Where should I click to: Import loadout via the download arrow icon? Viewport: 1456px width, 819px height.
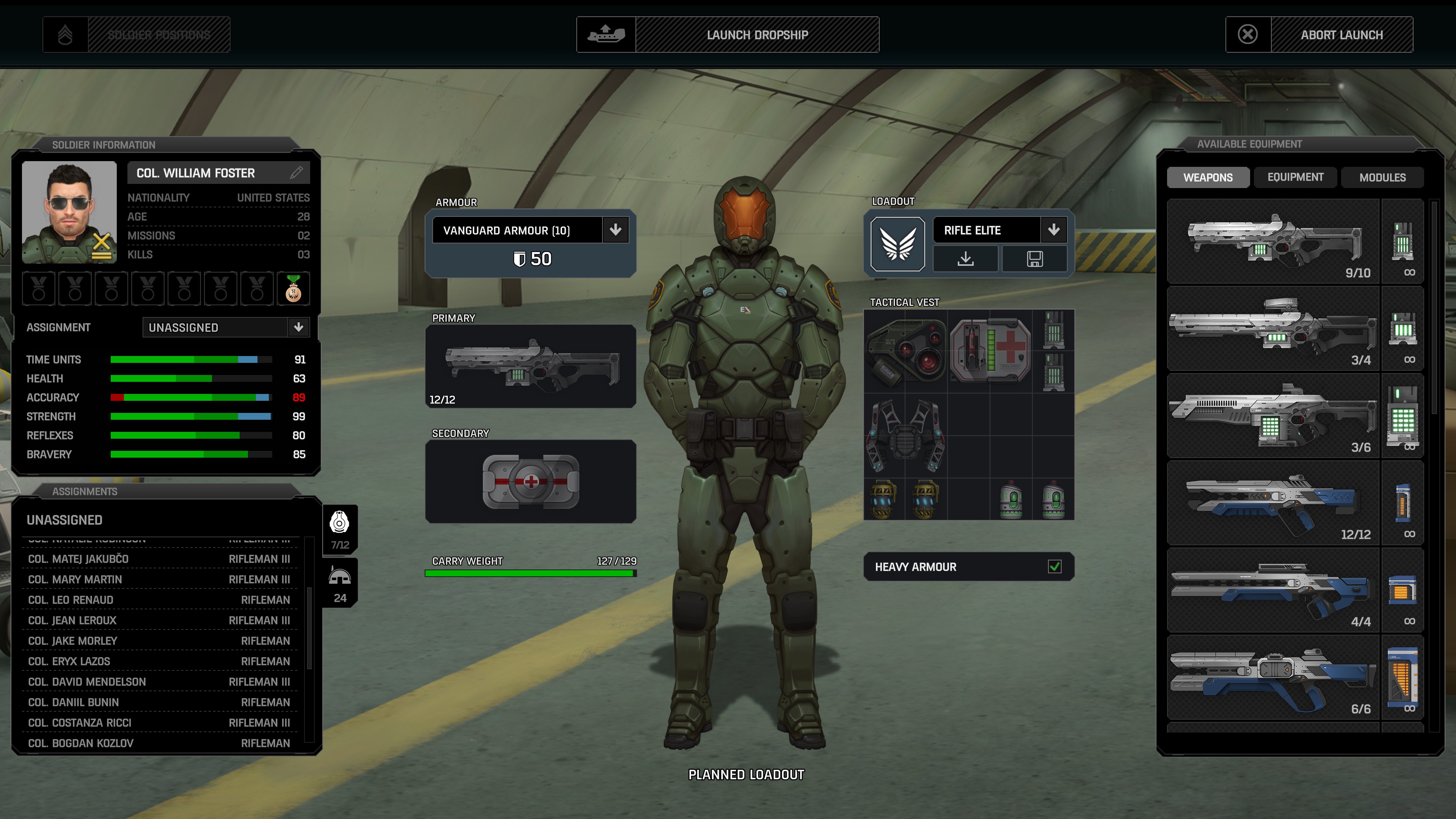(966, 259)
